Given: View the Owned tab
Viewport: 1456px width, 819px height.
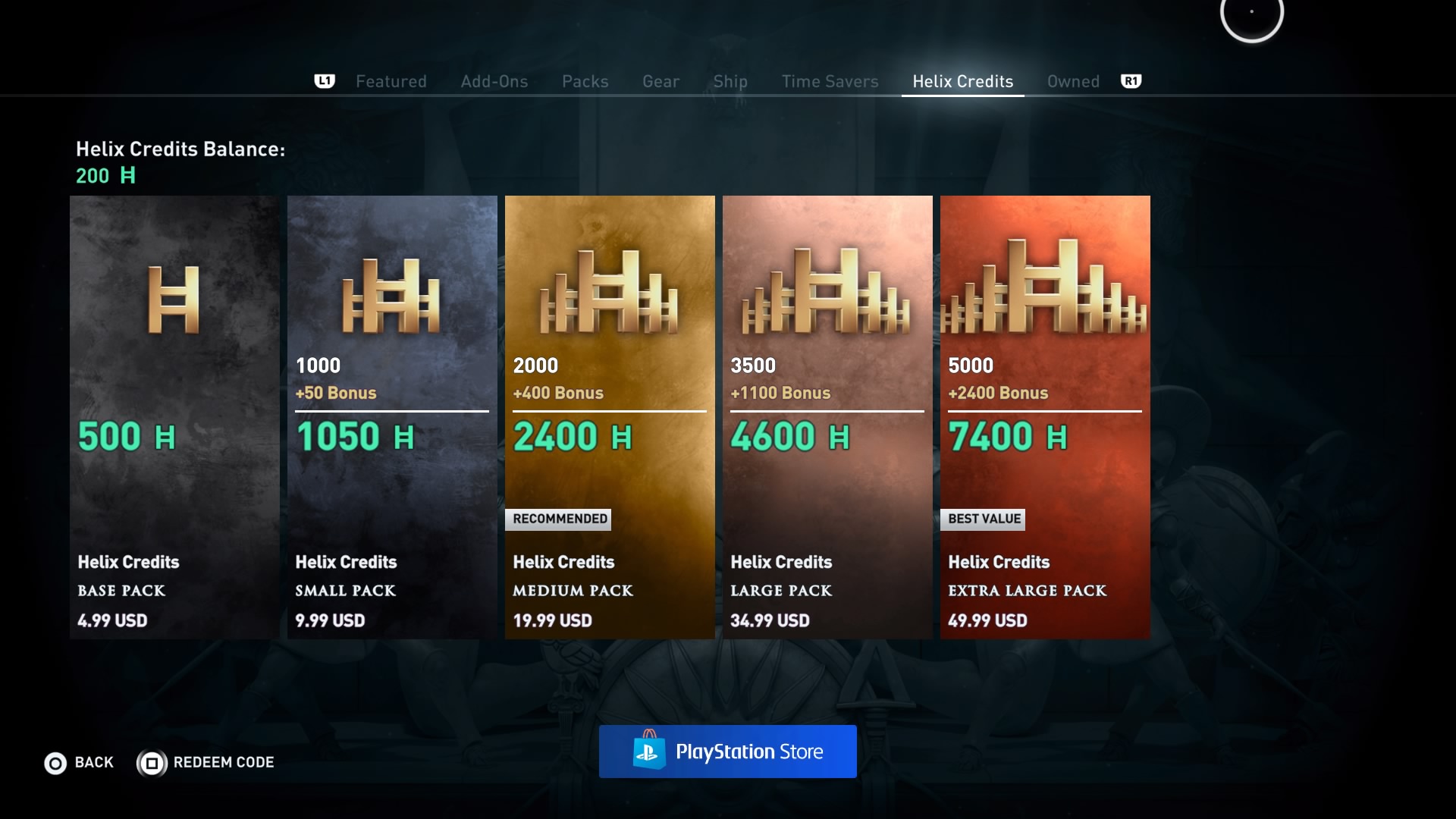Looking at the screenshot, I should click(1073, 81).
